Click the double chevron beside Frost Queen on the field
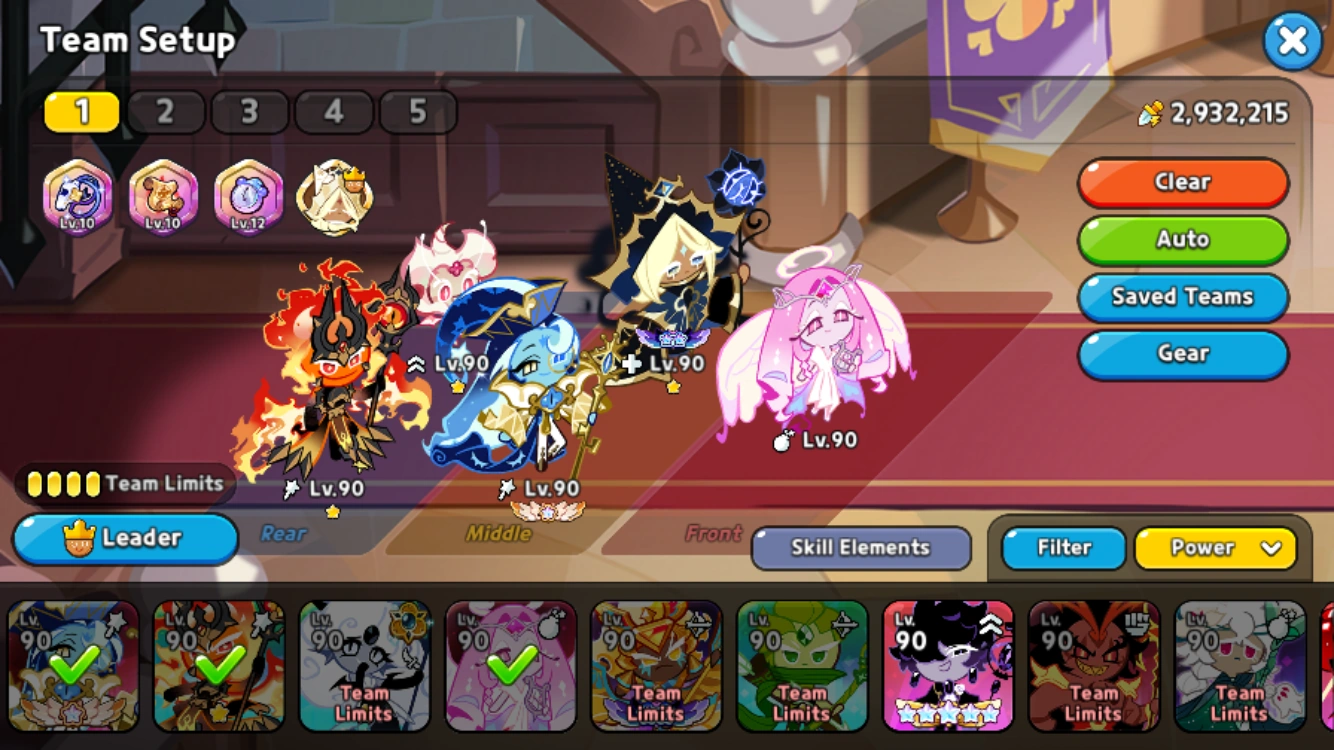Screen dimensions: 1334x750 (x=414, y=365)
